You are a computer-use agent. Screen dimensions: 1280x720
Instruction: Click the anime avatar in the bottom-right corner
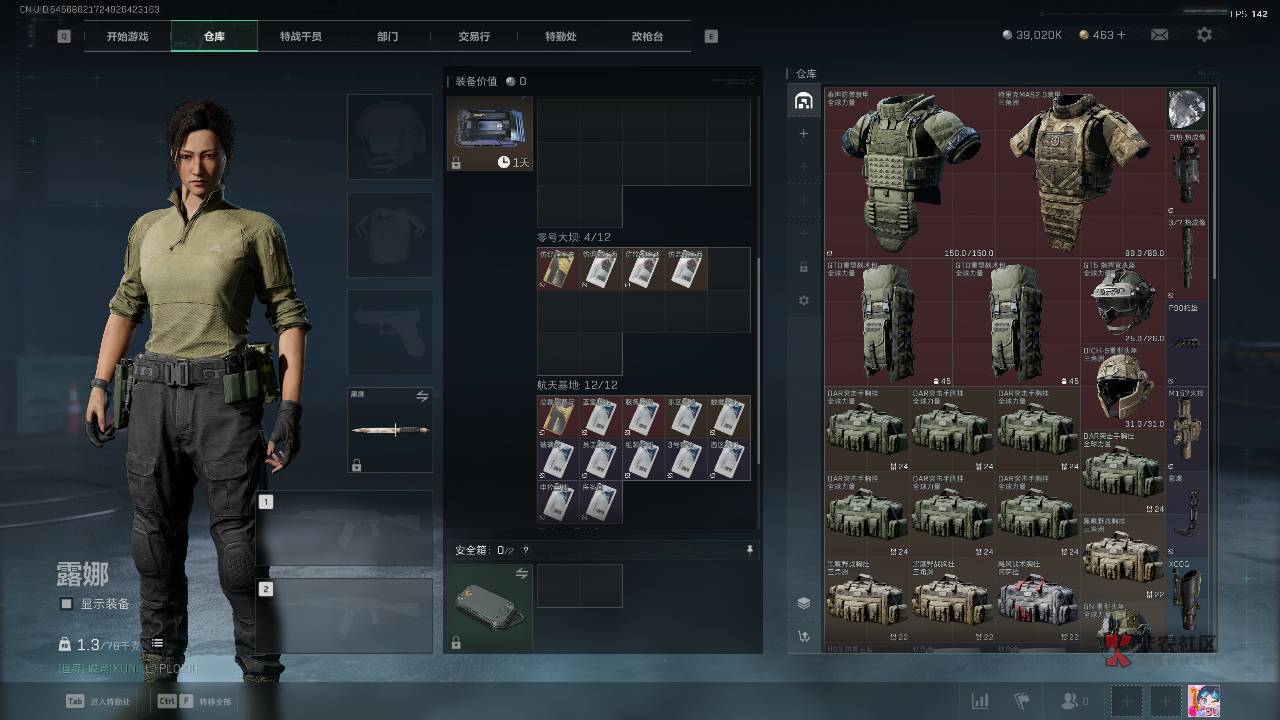[1204, 701]
